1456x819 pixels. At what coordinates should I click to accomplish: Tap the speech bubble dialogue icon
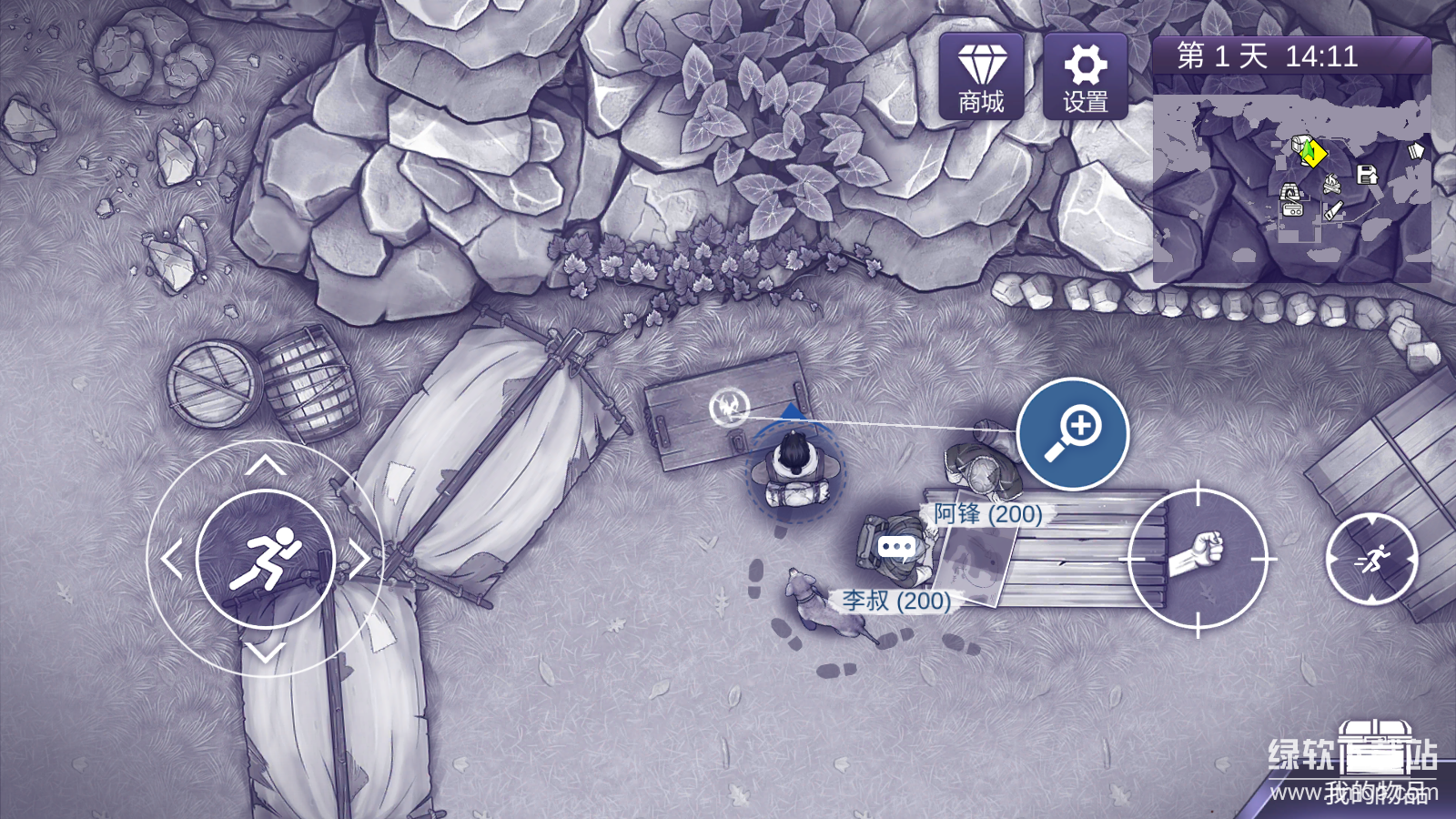click(x=896, y=547)
